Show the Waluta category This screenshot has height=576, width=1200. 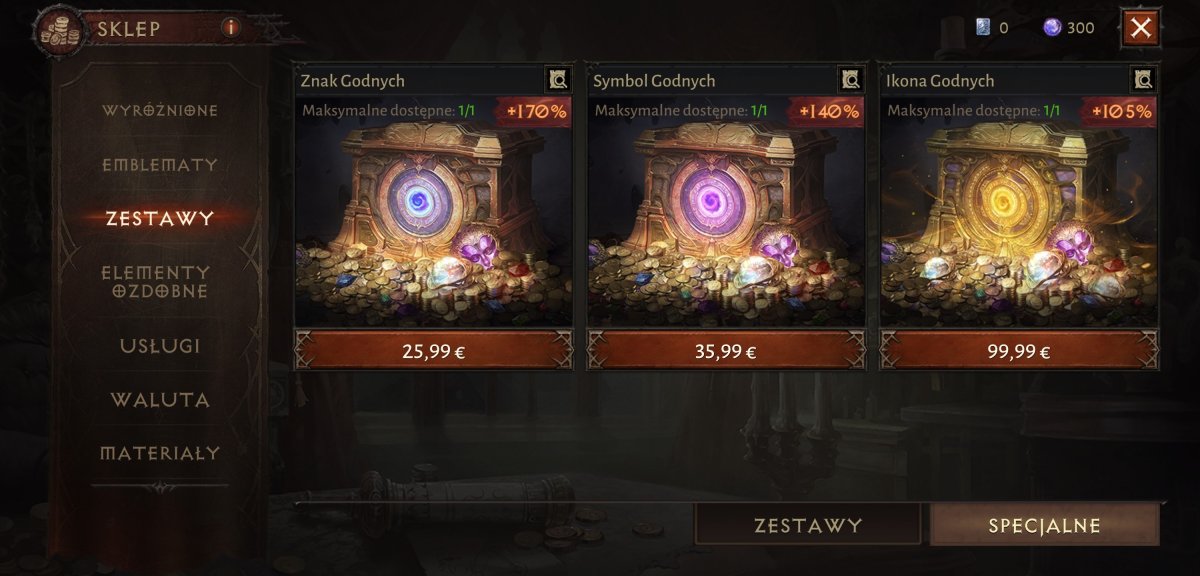pyautogui.click(x=160, y=400)
